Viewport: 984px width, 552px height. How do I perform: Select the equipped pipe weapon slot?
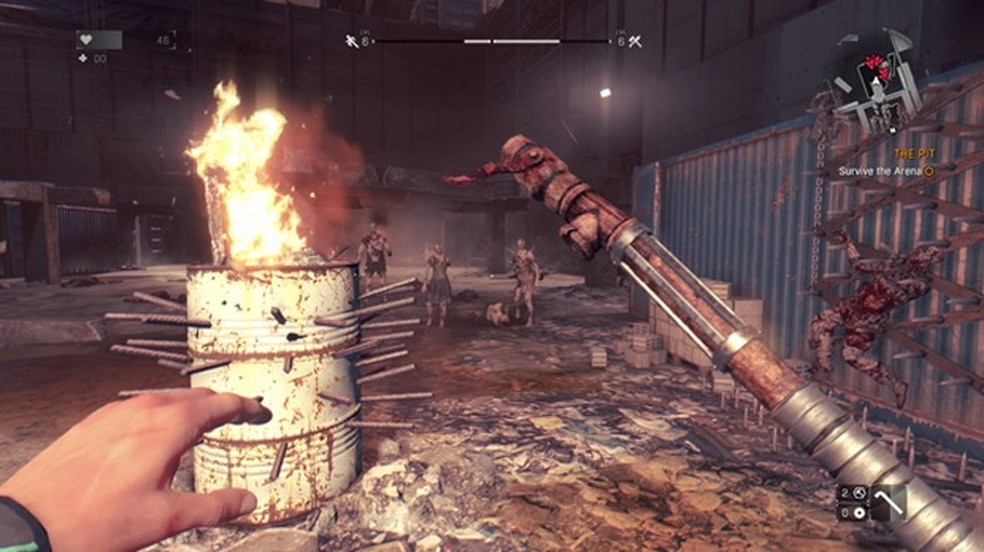tap(889, 502)
